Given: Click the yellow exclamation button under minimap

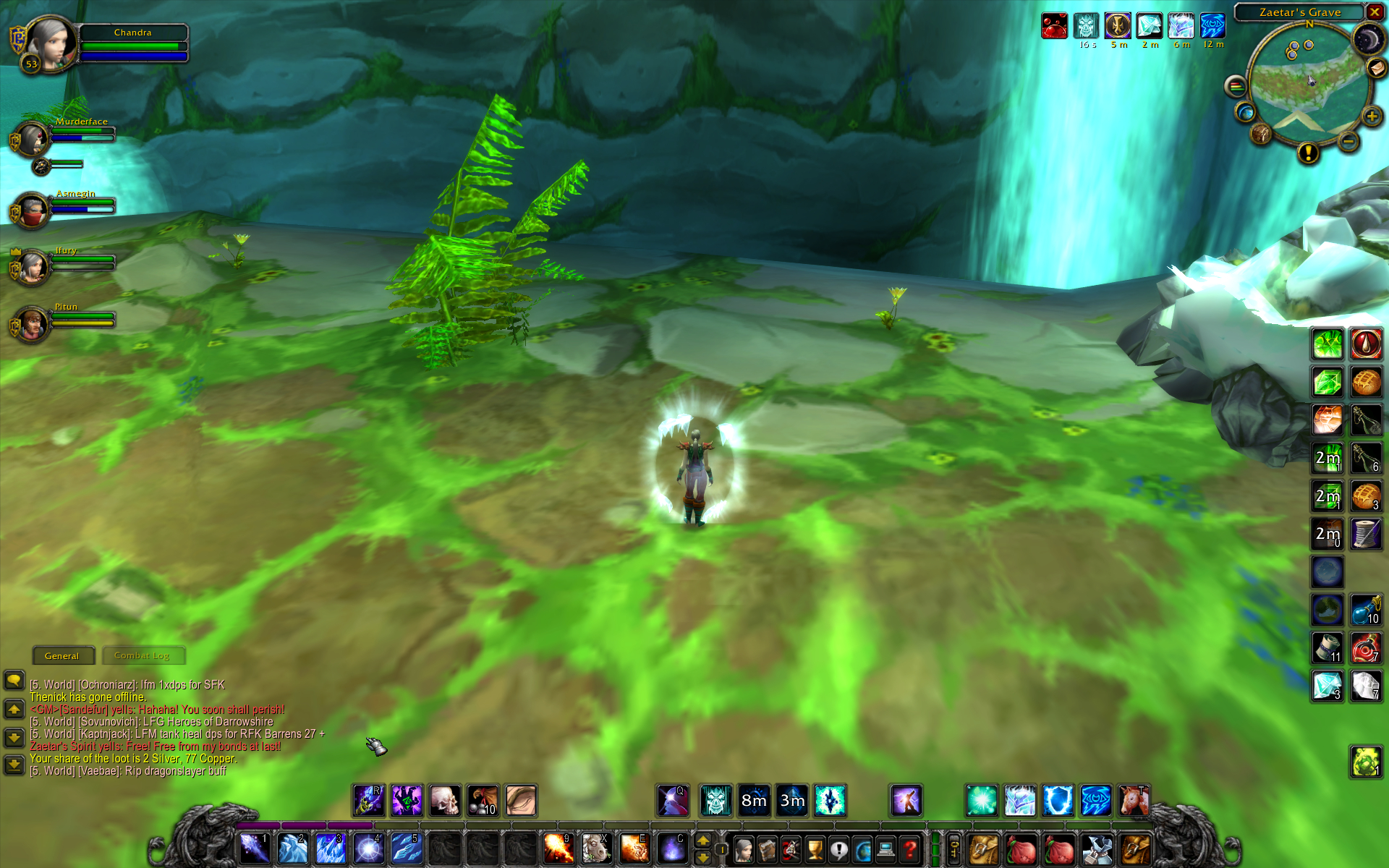Looking at the screenshot, I should pos(1308,153).
